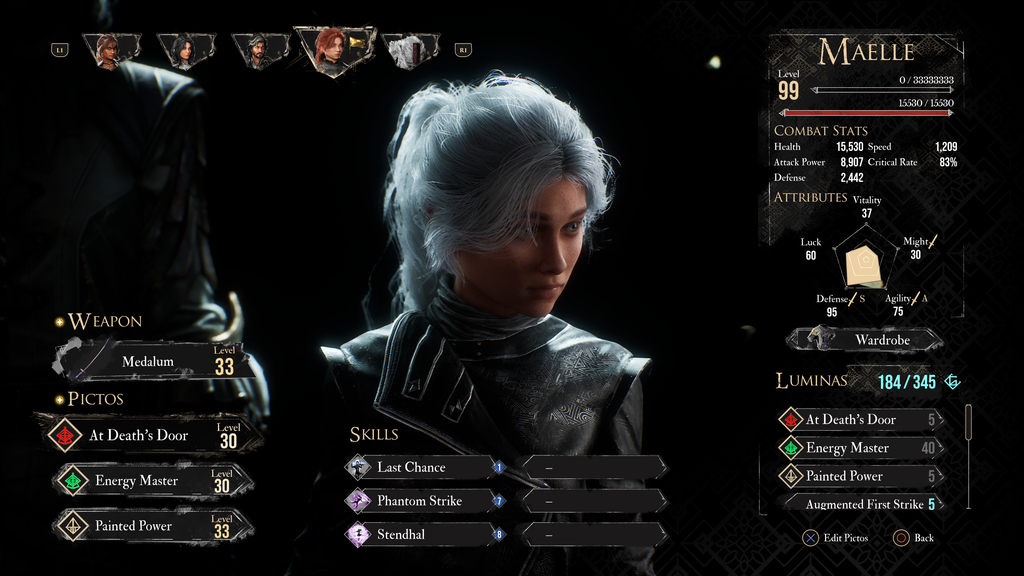Choose the bearded man's character portrait

click(259, 49)
